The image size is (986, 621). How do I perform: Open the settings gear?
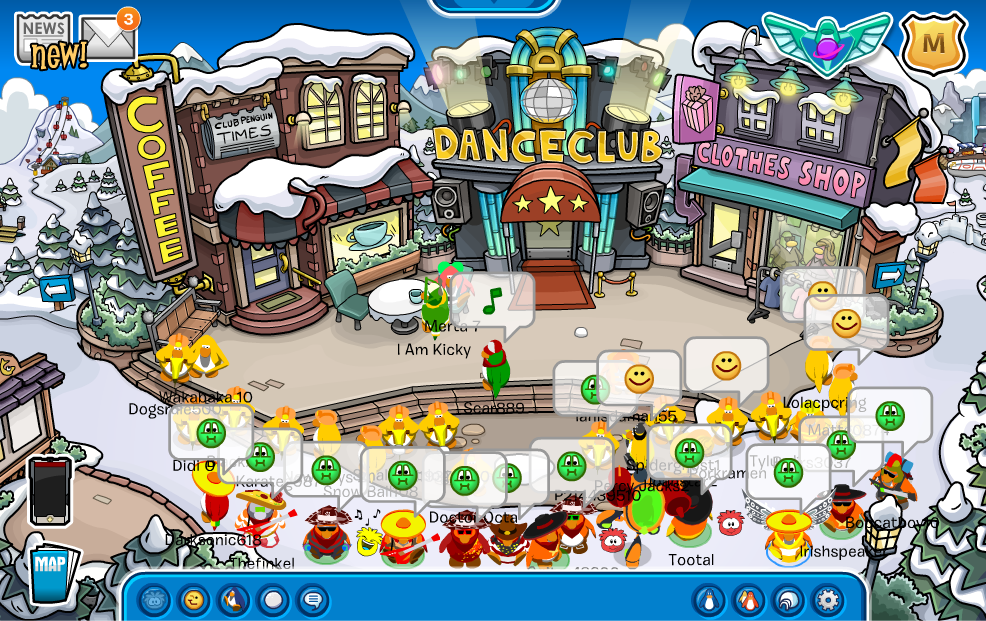(x=827, y=600)
